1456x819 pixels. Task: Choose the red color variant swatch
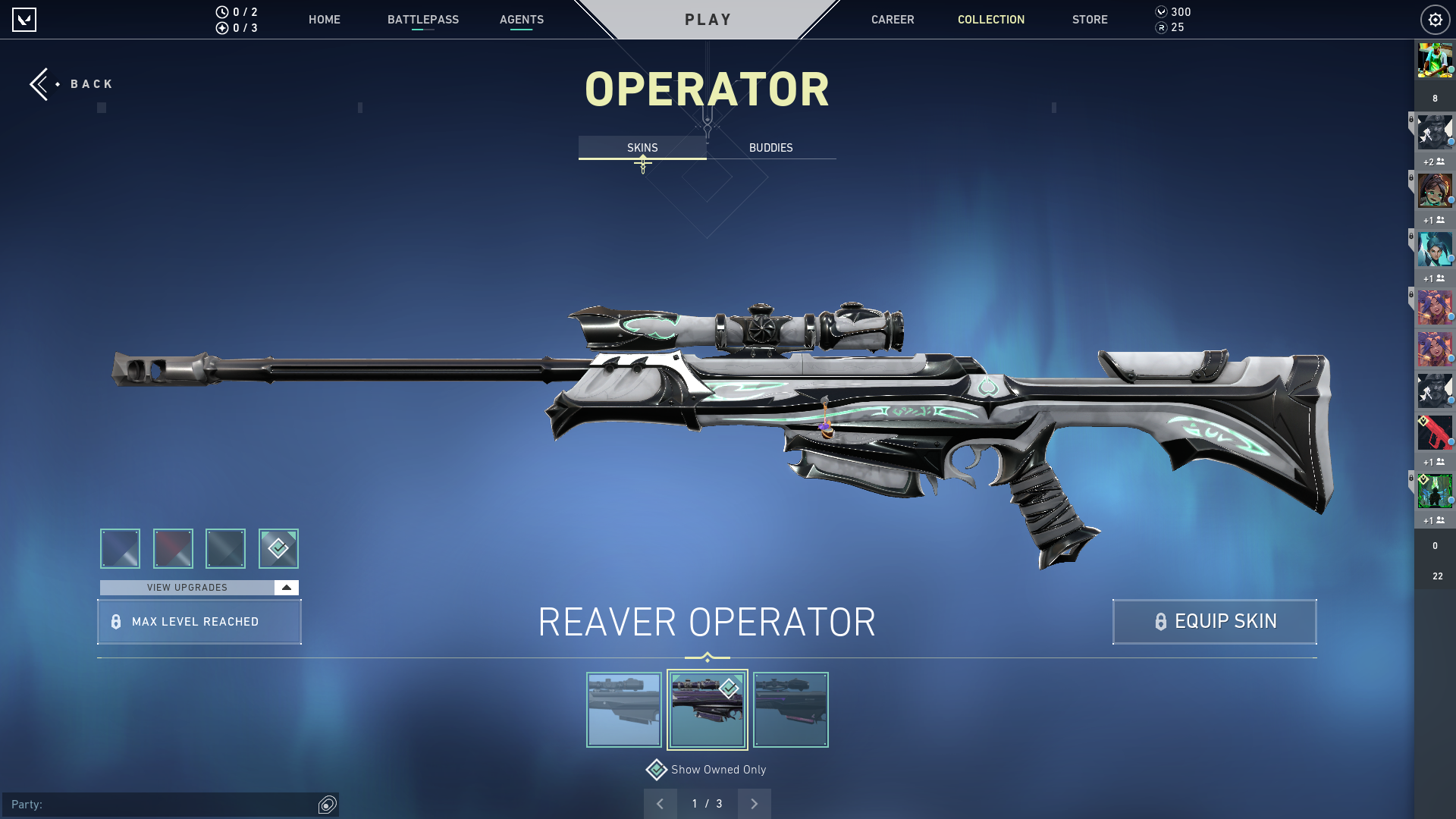(x=173, y=548)
